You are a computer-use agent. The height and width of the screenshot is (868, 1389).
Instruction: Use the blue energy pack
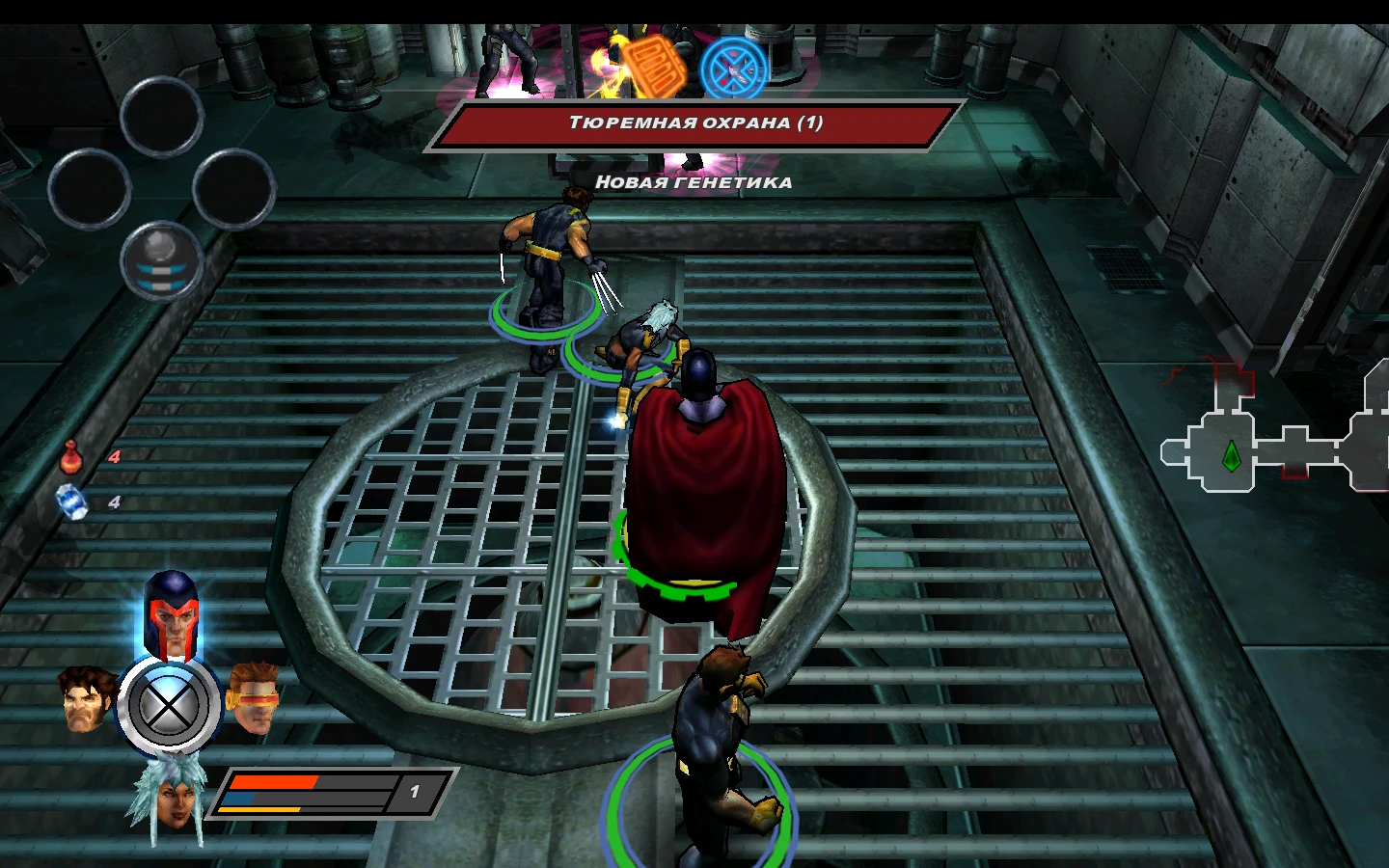tap(72, 502)
